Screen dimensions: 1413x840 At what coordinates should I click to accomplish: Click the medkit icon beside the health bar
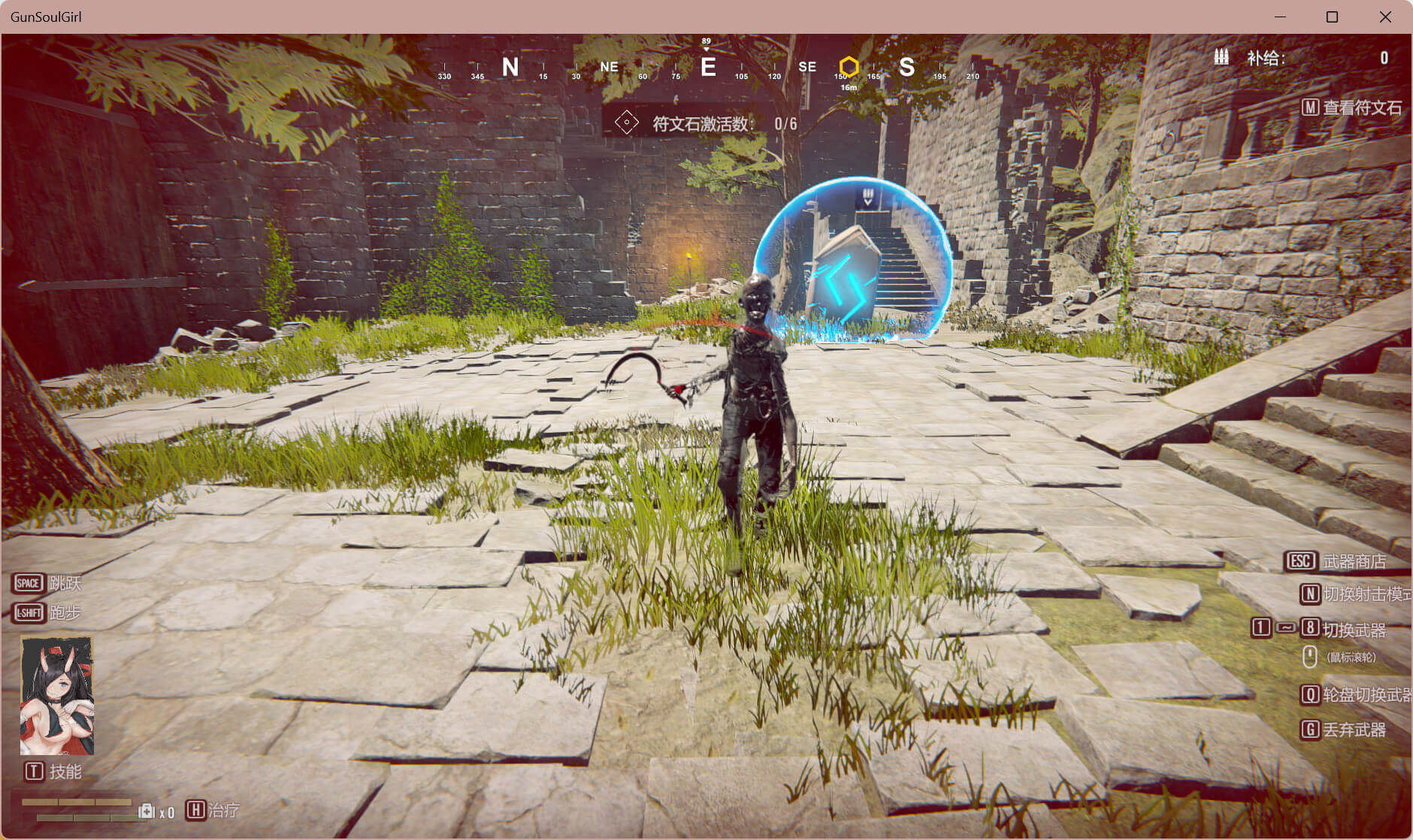tap(147, 811)
